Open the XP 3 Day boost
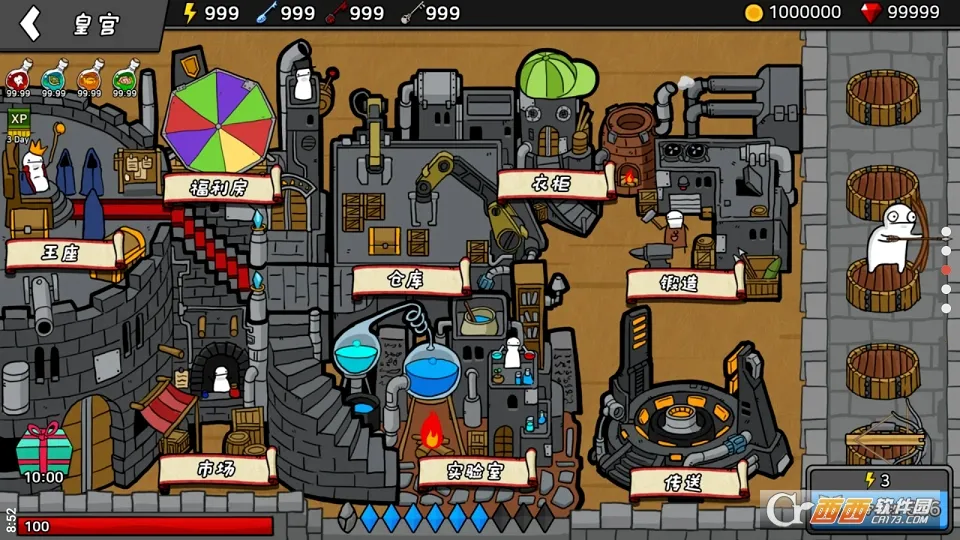Viewport: 960px width, 540px height. [x=18, y=125]
